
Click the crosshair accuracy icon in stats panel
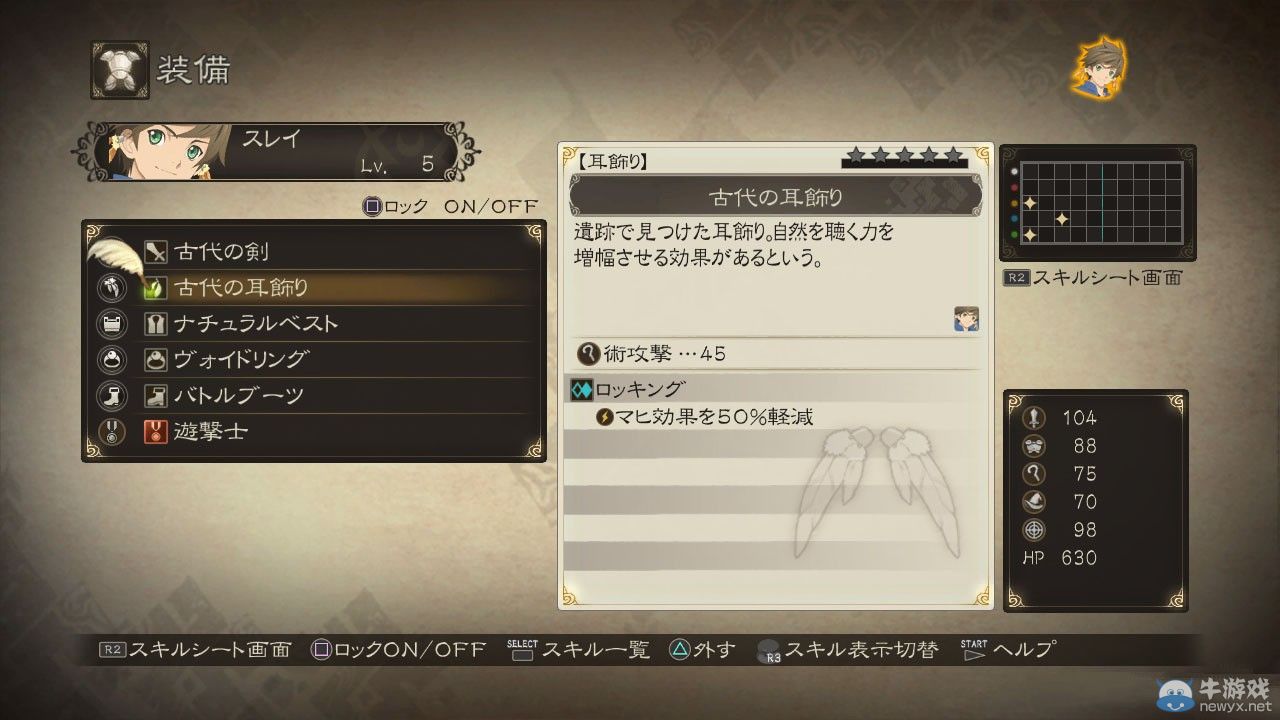click(1035, 530)
